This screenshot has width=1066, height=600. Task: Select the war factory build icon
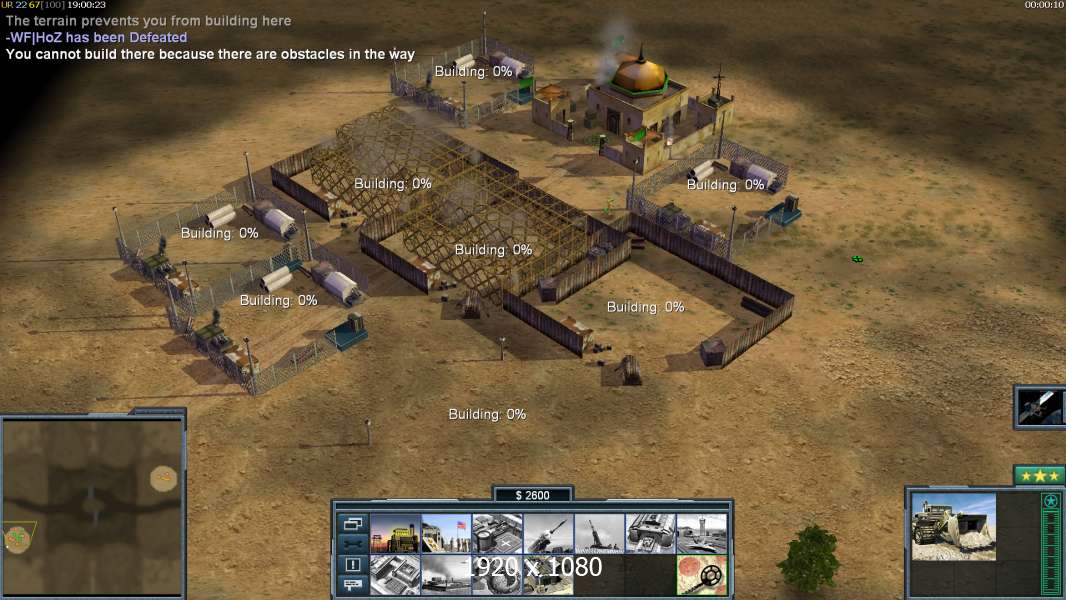[x=650, y=534]
